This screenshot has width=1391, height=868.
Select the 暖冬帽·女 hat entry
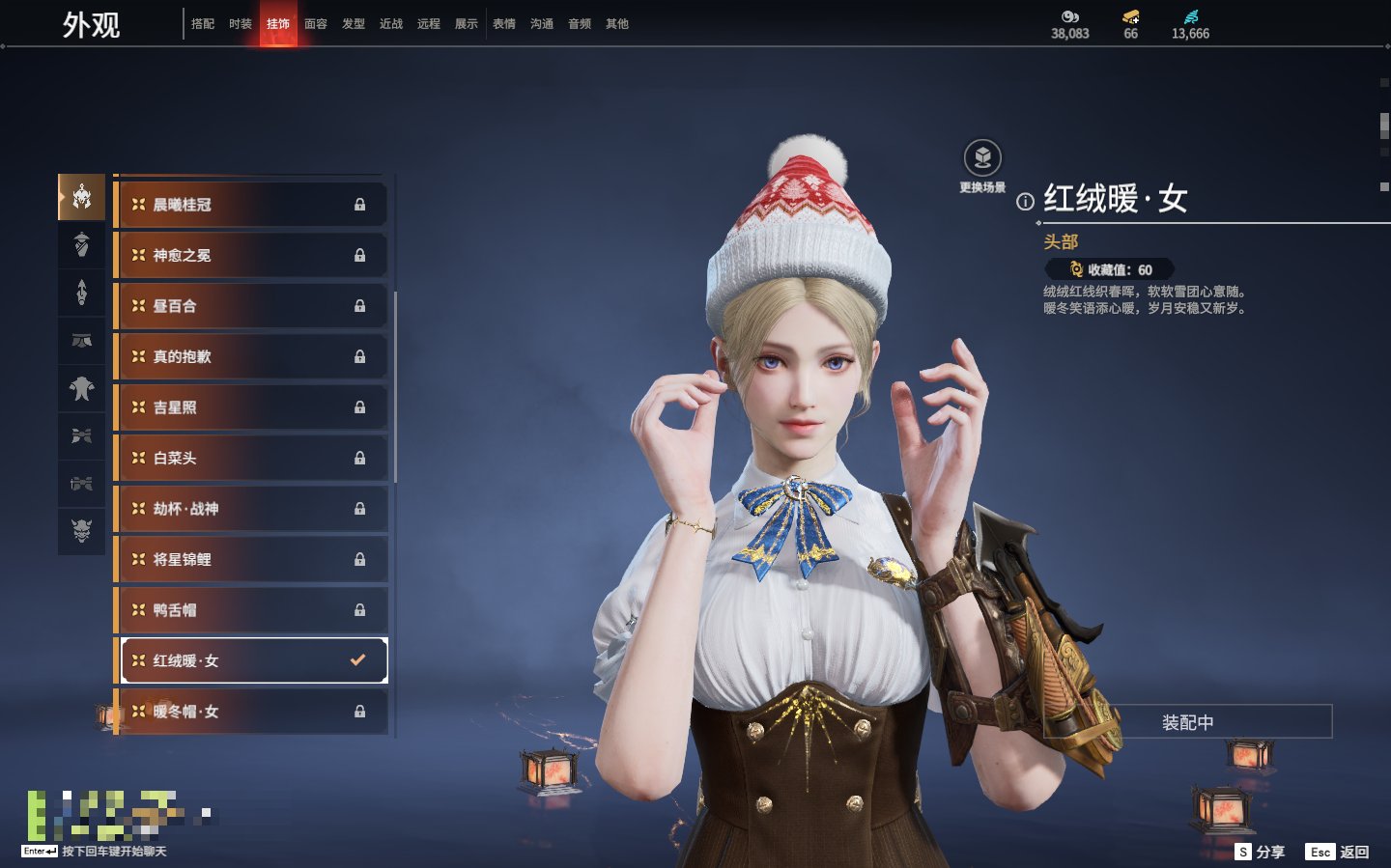(251, 712)
